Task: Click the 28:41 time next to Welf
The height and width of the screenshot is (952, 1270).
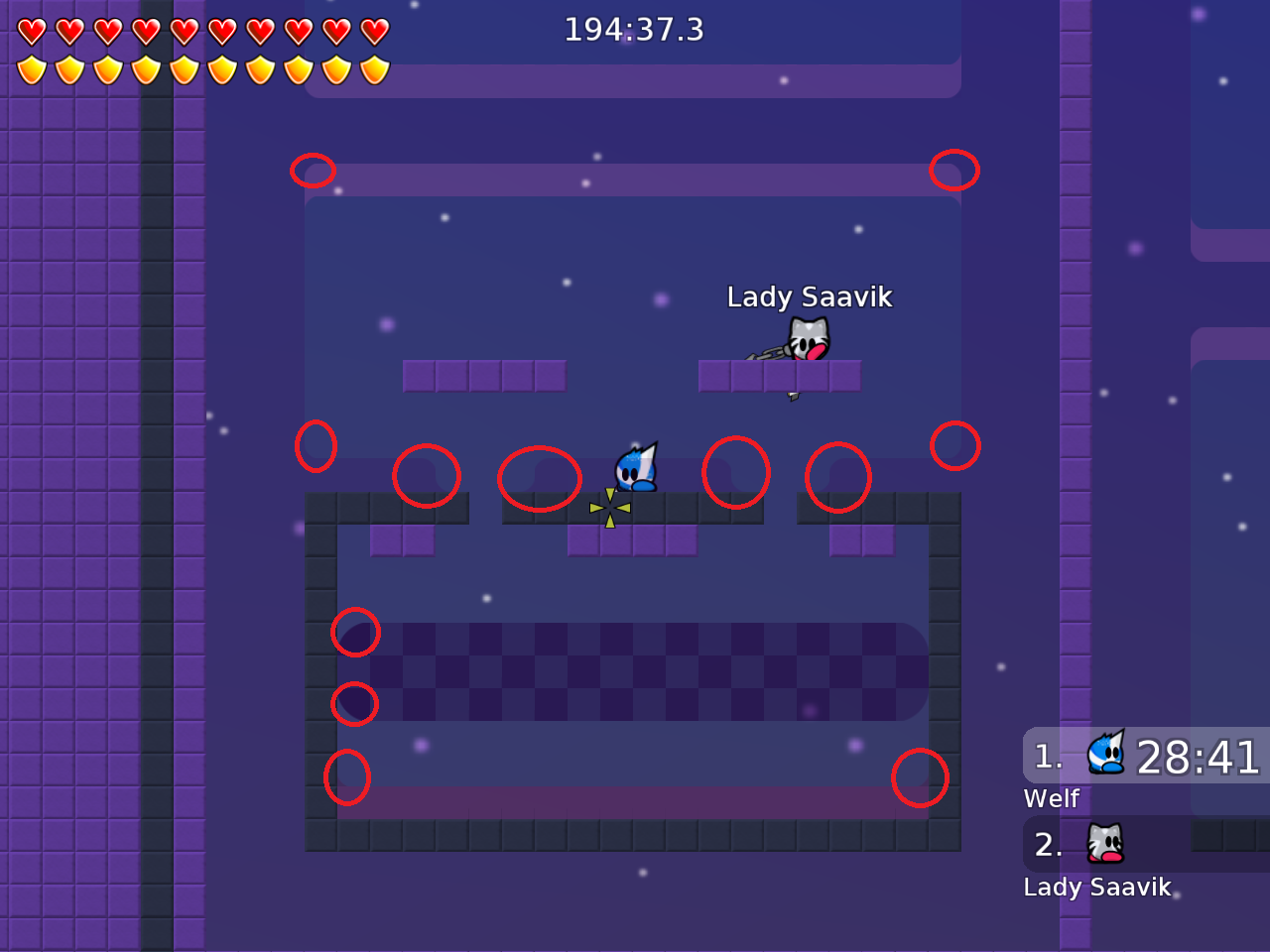Action: point(1196,758)
